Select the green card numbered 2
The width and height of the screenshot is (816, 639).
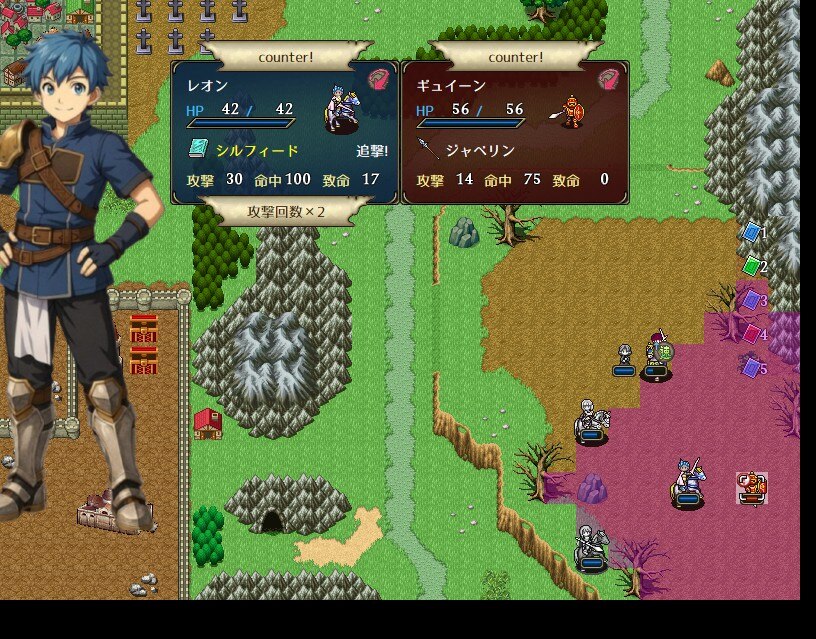pyautogui.click(x=752, y=266)
